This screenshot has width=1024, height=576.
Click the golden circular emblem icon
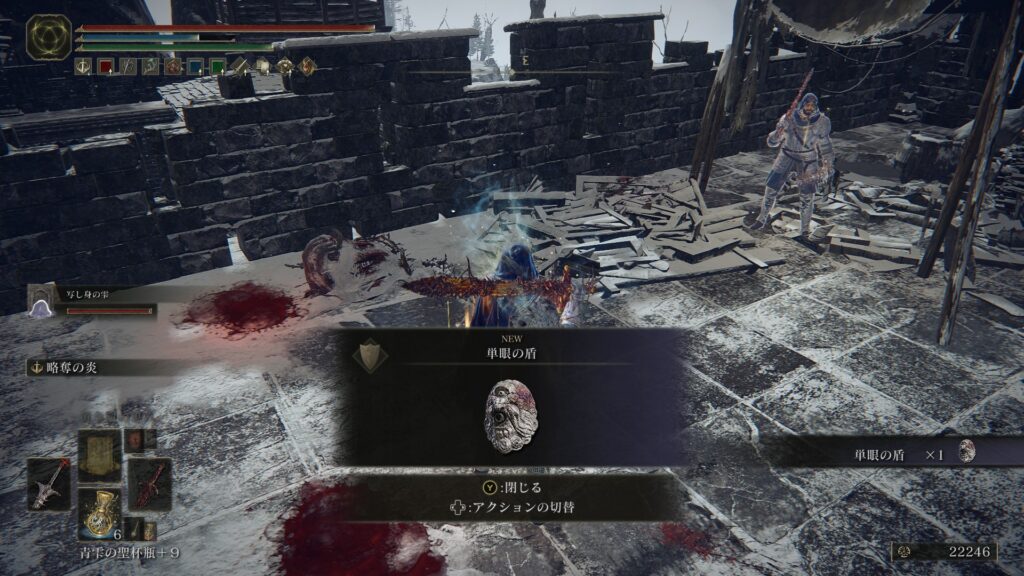(x=48, y=37)
